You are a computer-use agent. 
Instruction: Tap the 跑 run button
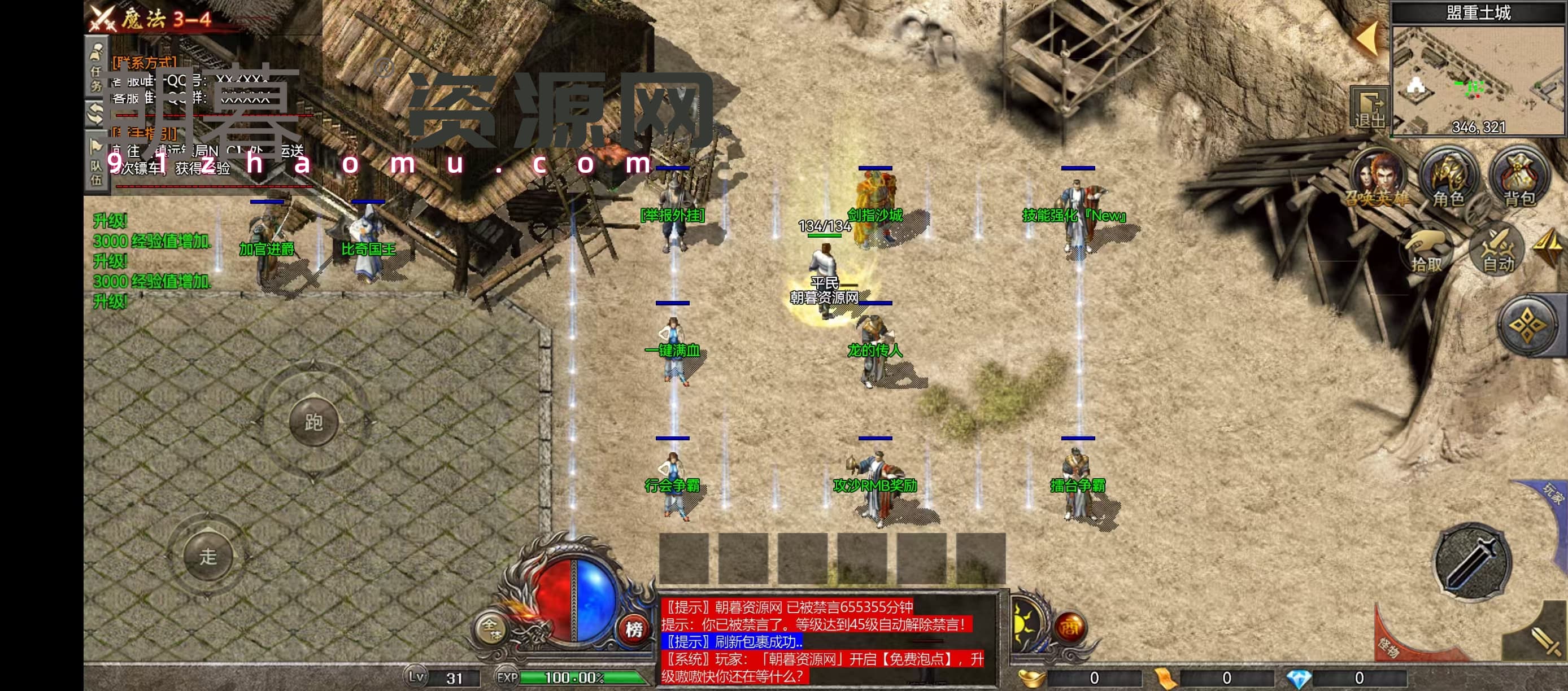coord(313,422)
